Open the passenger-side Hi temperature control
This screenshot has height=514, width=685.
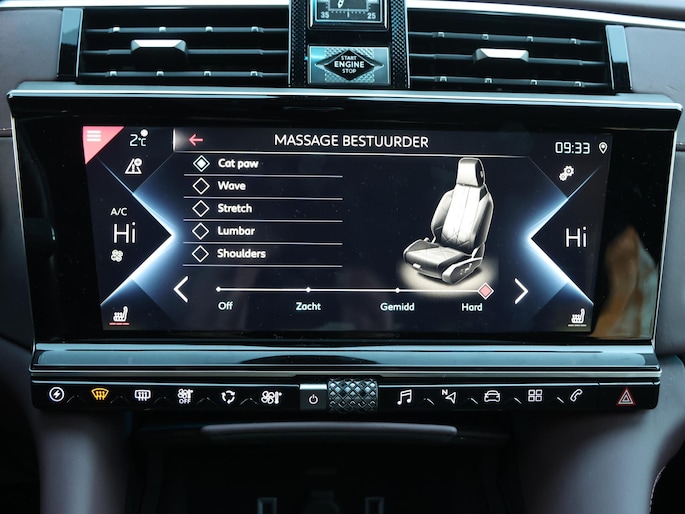[576, 237]
